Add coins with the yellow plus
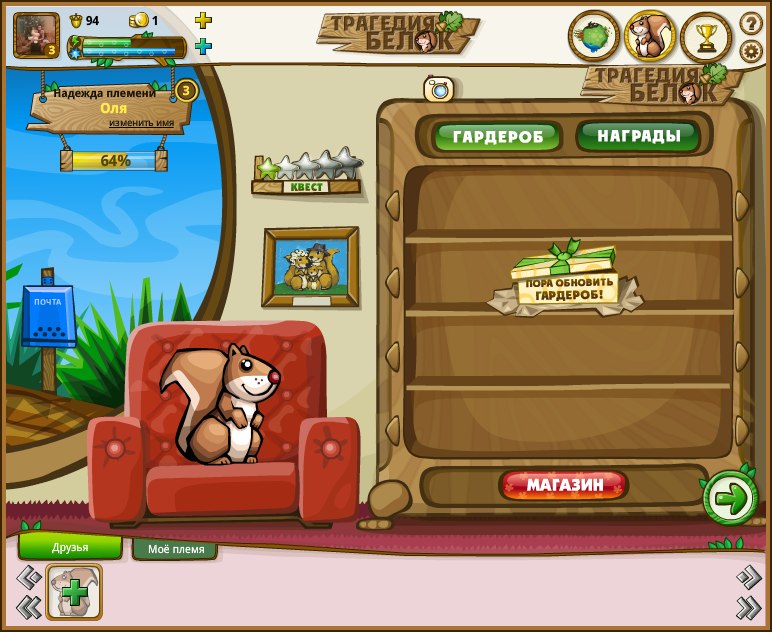The image size is (772, 632). pos(203,20)
